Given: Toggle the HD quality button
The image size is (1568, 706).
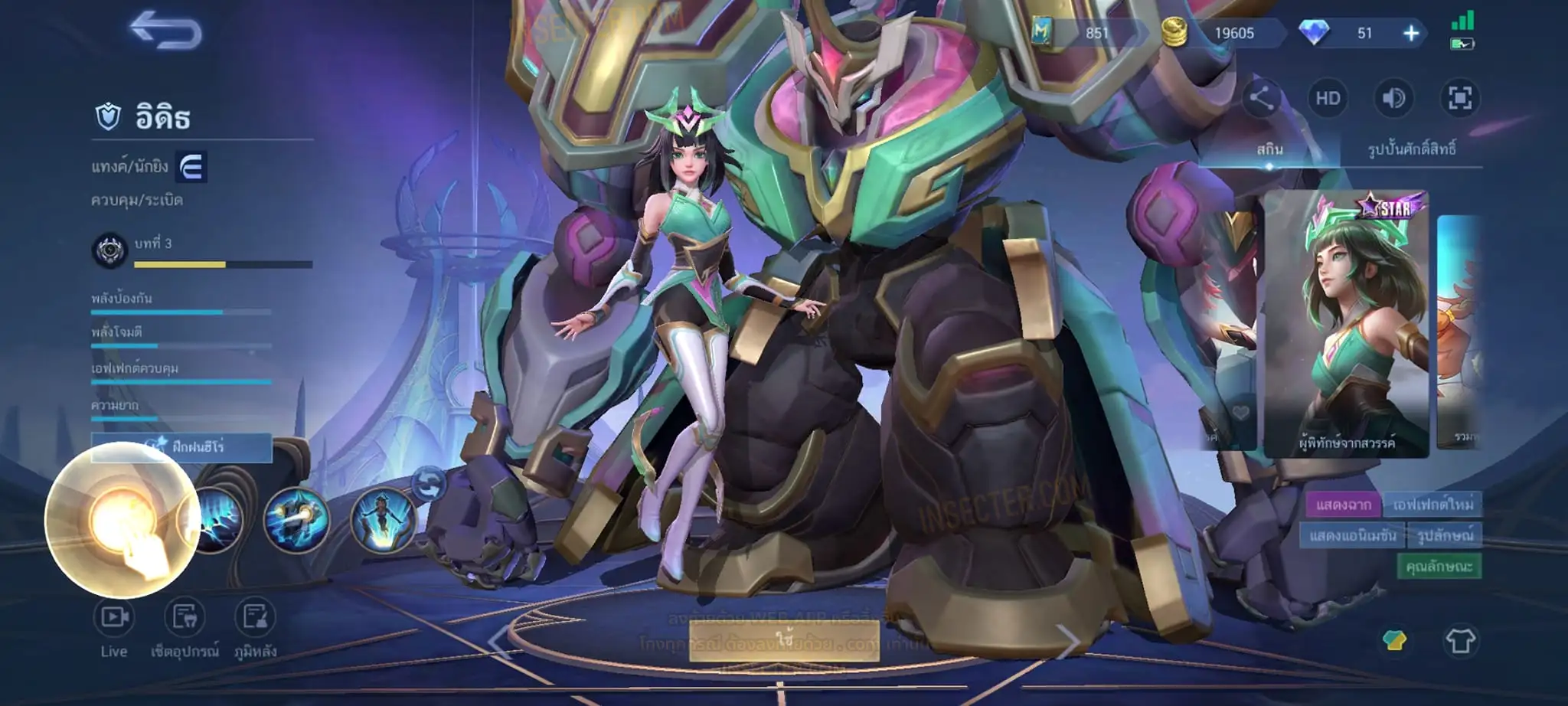Looking at the screenshot, I should pyautogui.click(x=1328, y=99).
